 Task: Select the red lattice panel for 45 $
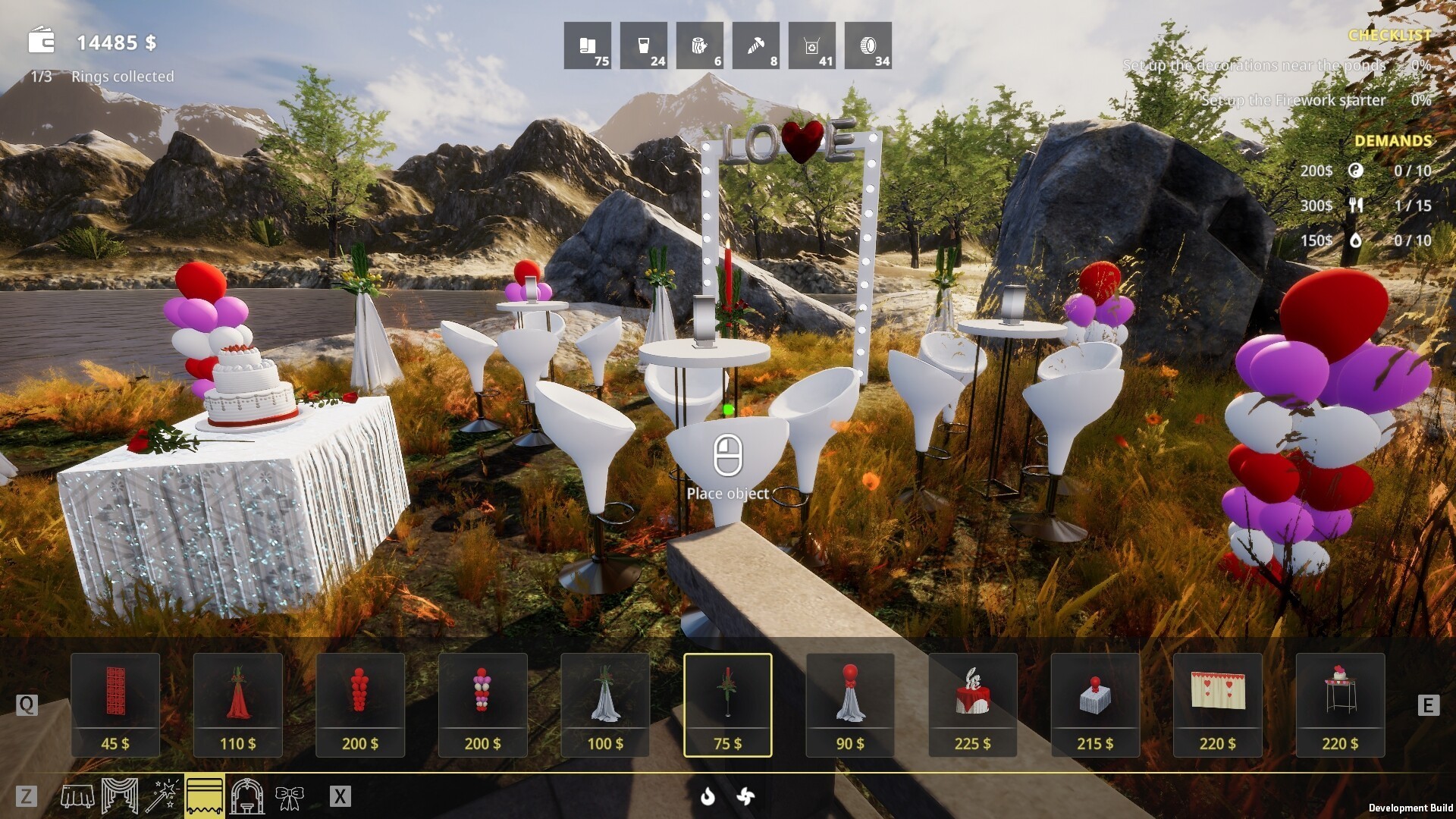pos(115,704)
